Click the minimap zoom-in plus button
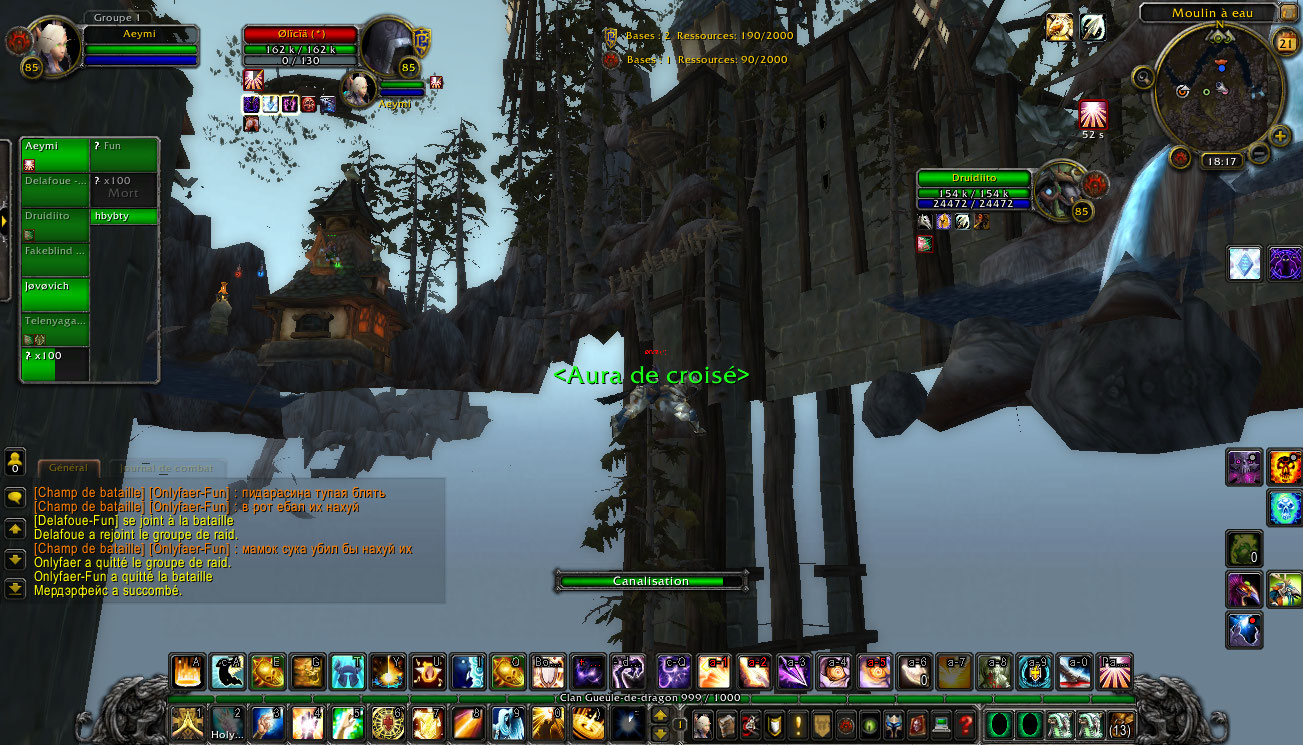Viewport: 1303px width, 745px height. (x=1280, y=136)
